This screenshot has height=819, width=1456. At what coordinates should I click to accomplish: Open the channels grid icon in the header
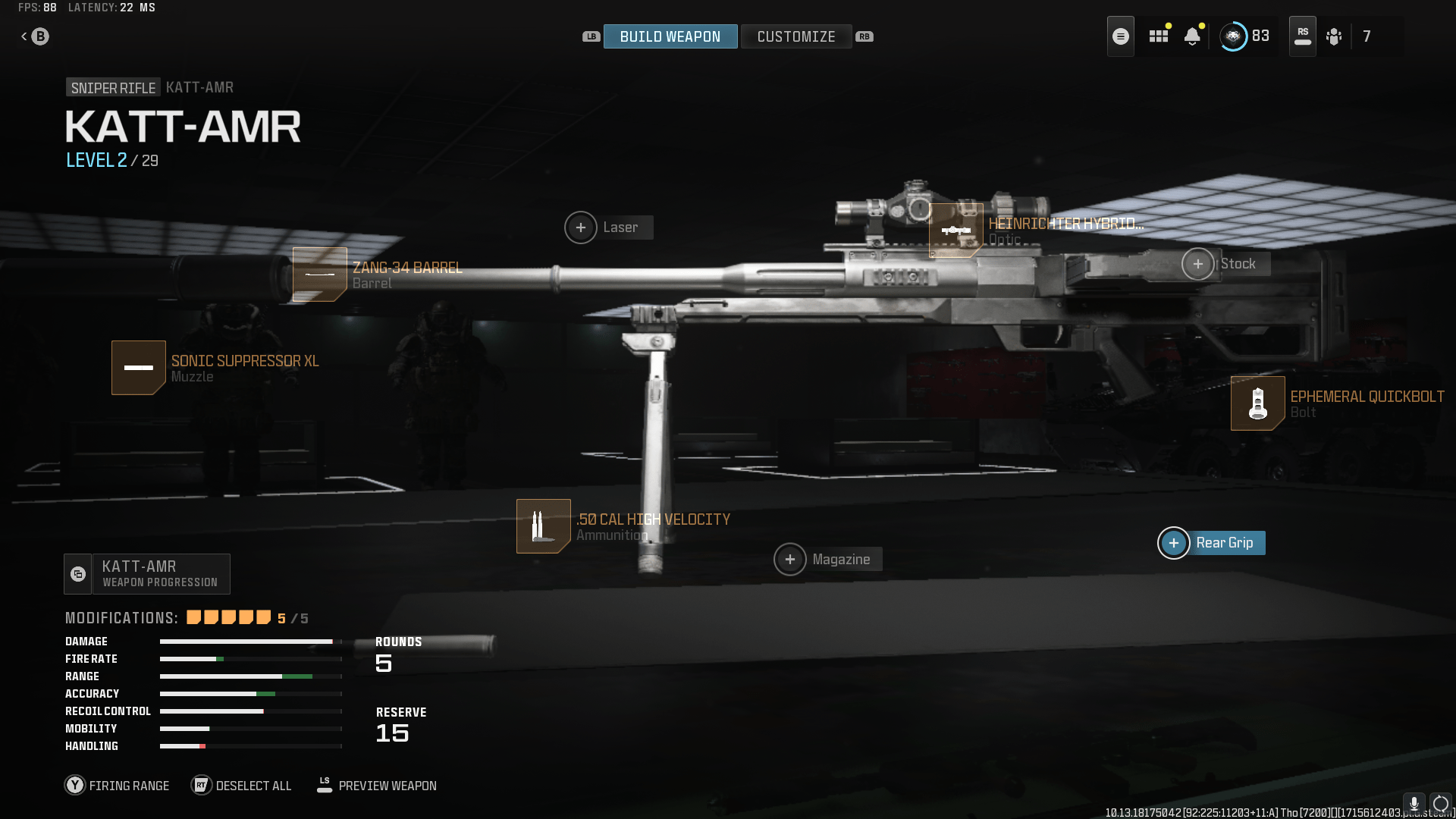tap(1158, 36)
